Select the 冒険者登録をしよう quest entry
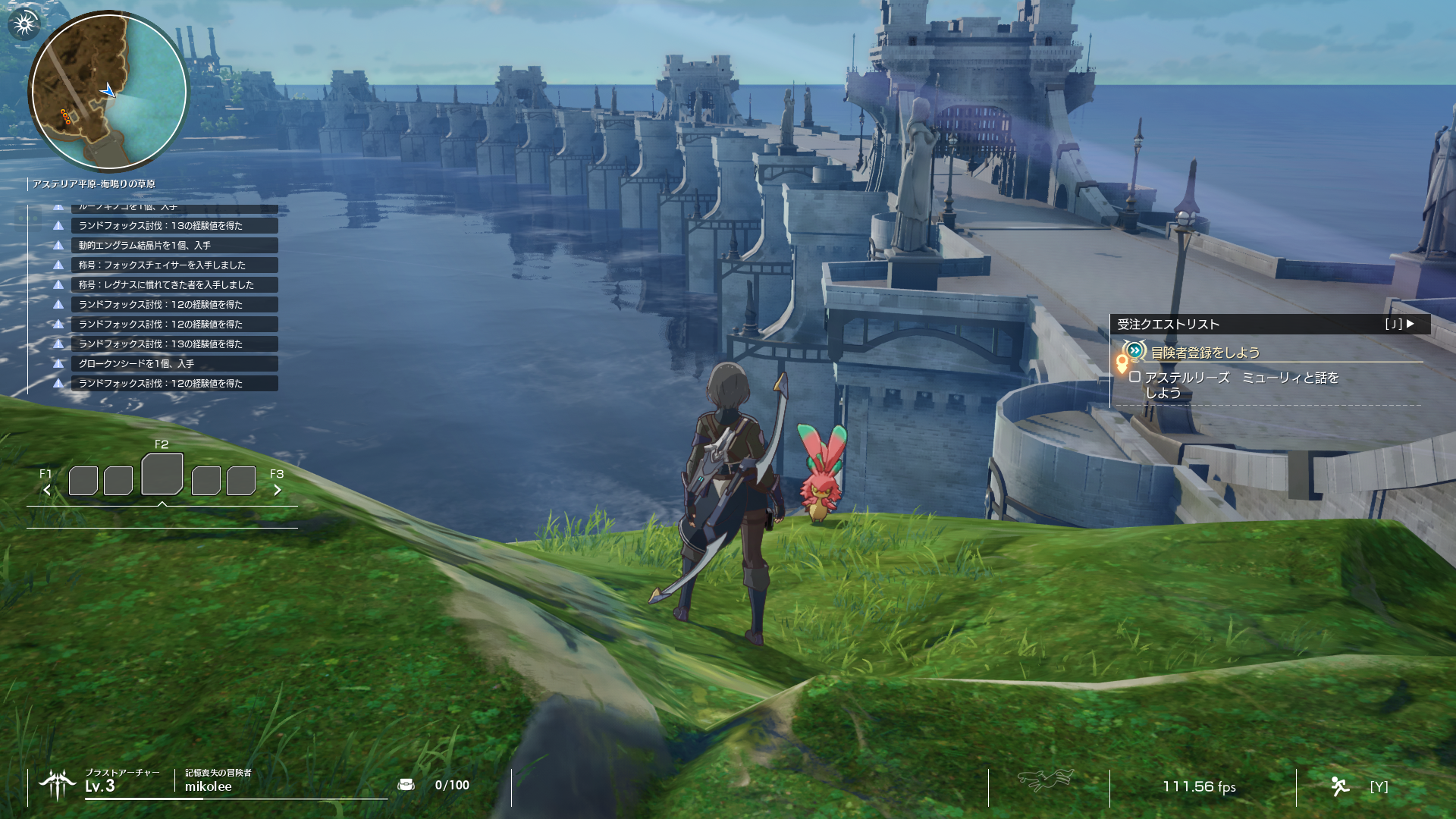Image resolution: width=1456 pixels, height=819 pixels. pyautogui.click(x=1205, y=353)
